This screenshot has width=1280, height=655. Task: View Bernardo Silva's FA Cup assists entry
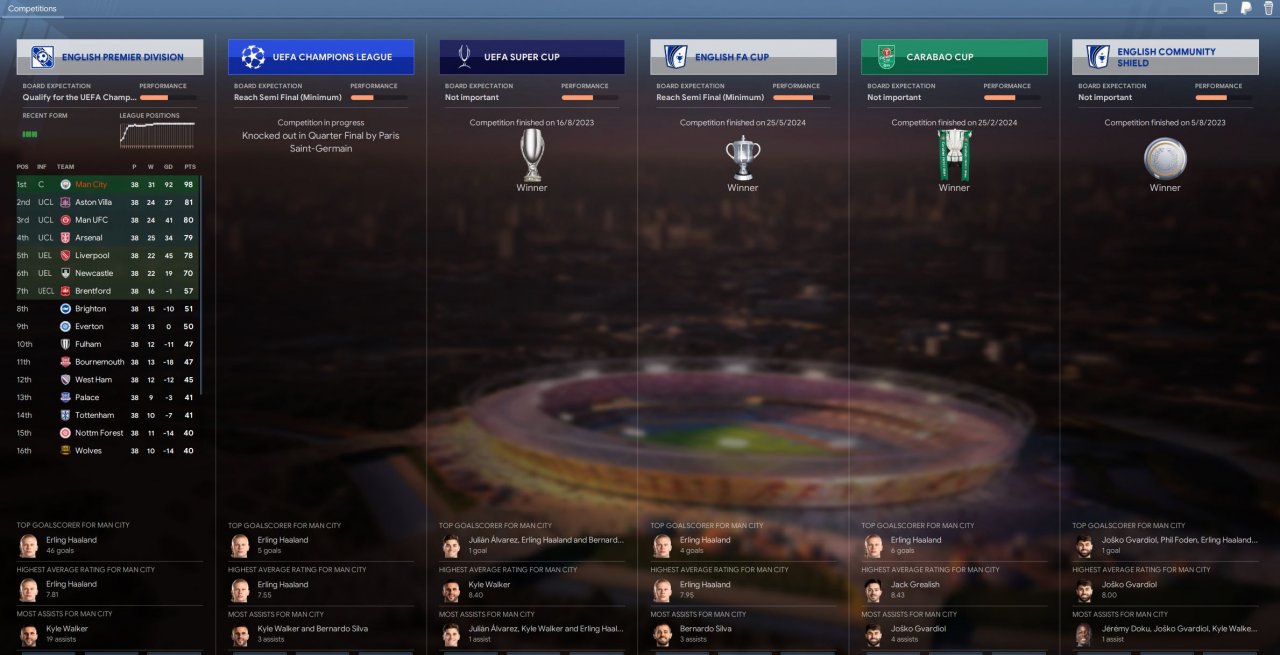[x=705, y=633]
